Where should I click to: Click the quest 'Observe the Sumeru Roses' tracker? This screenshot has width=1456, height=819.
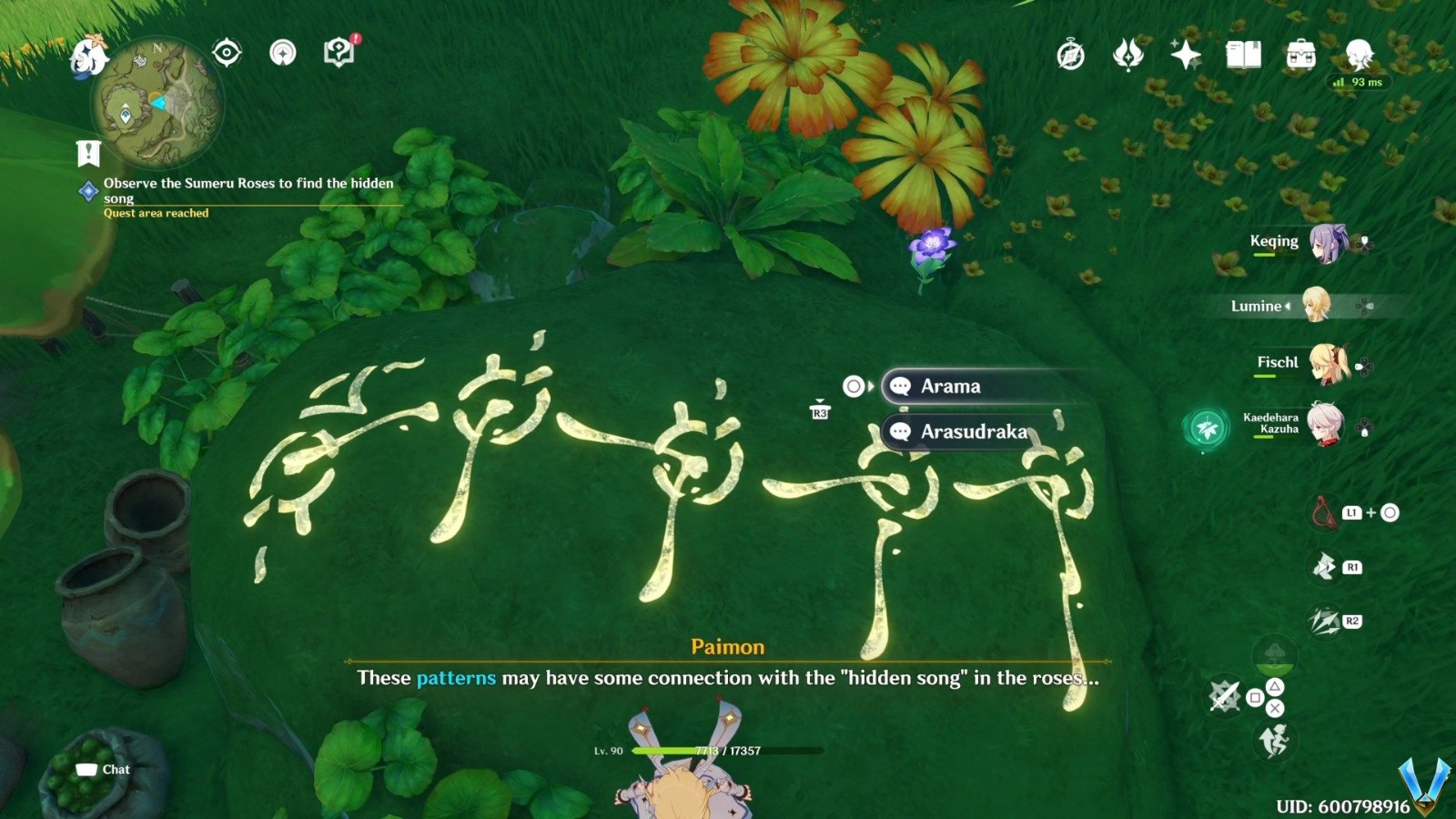[x=248, y=190]
